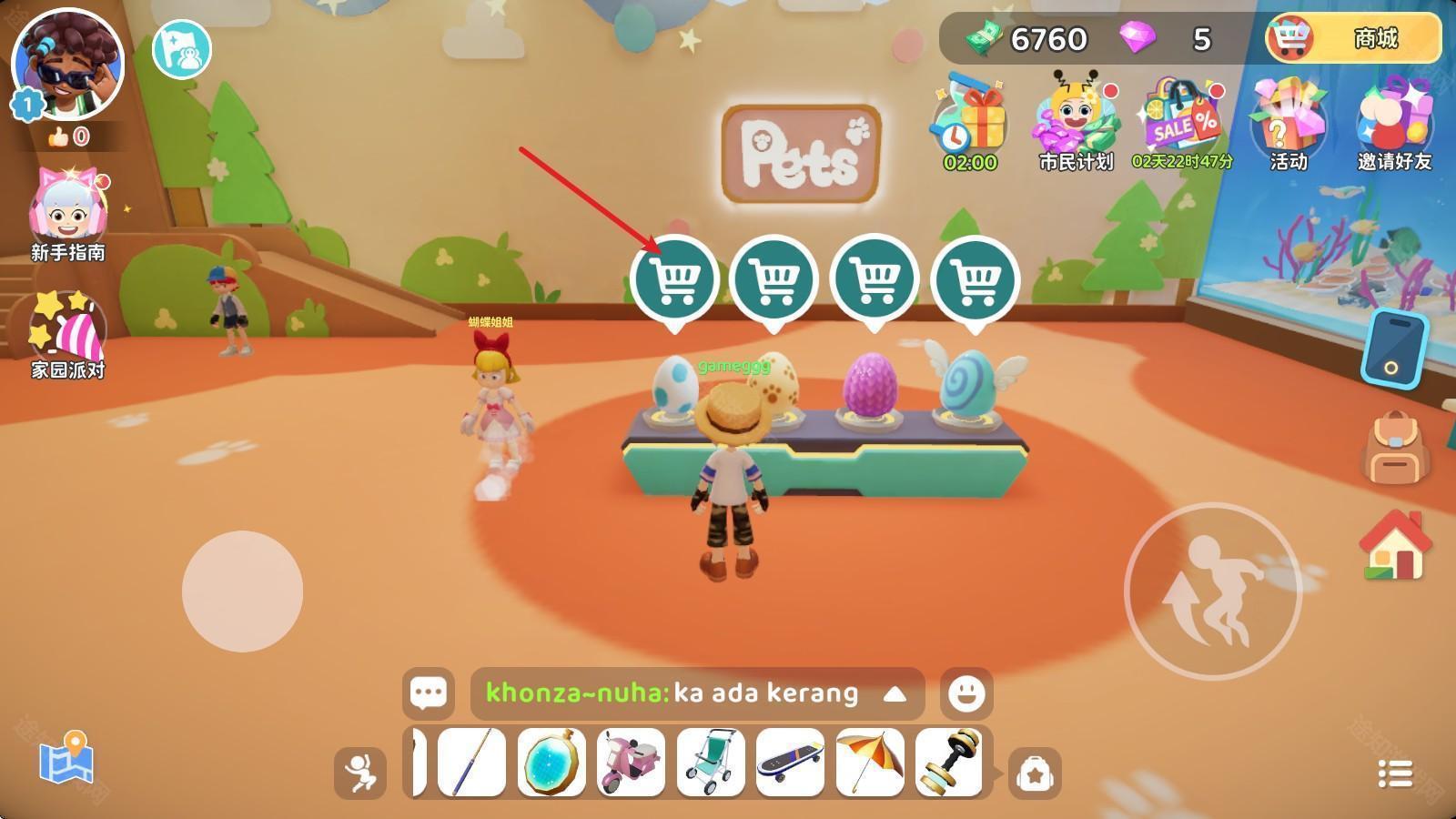
Task: Open the emoji picker
Action: (966, 693)
